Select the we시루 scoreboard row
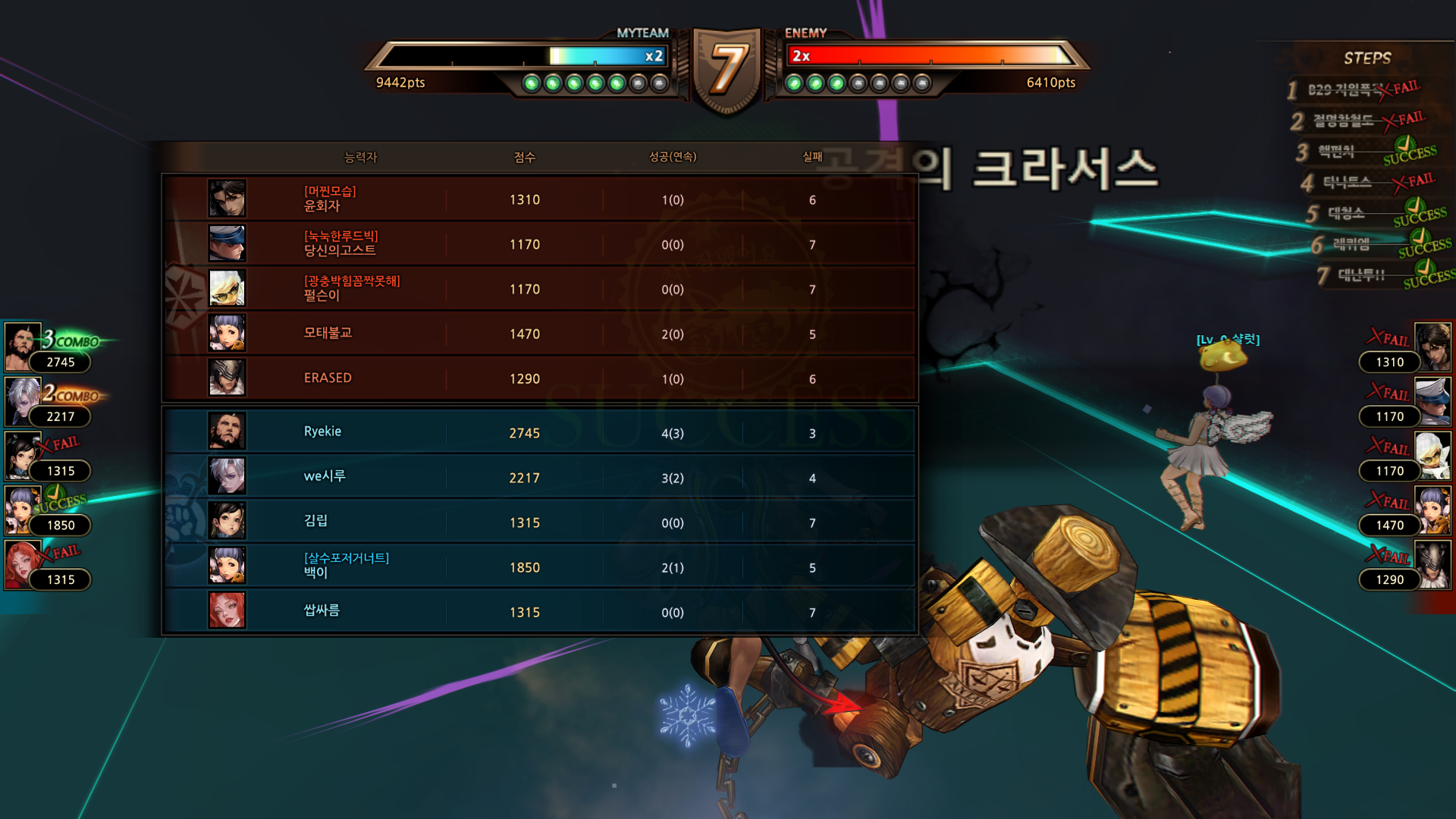Screen dimensions: 1456x819 coord(538,477)
